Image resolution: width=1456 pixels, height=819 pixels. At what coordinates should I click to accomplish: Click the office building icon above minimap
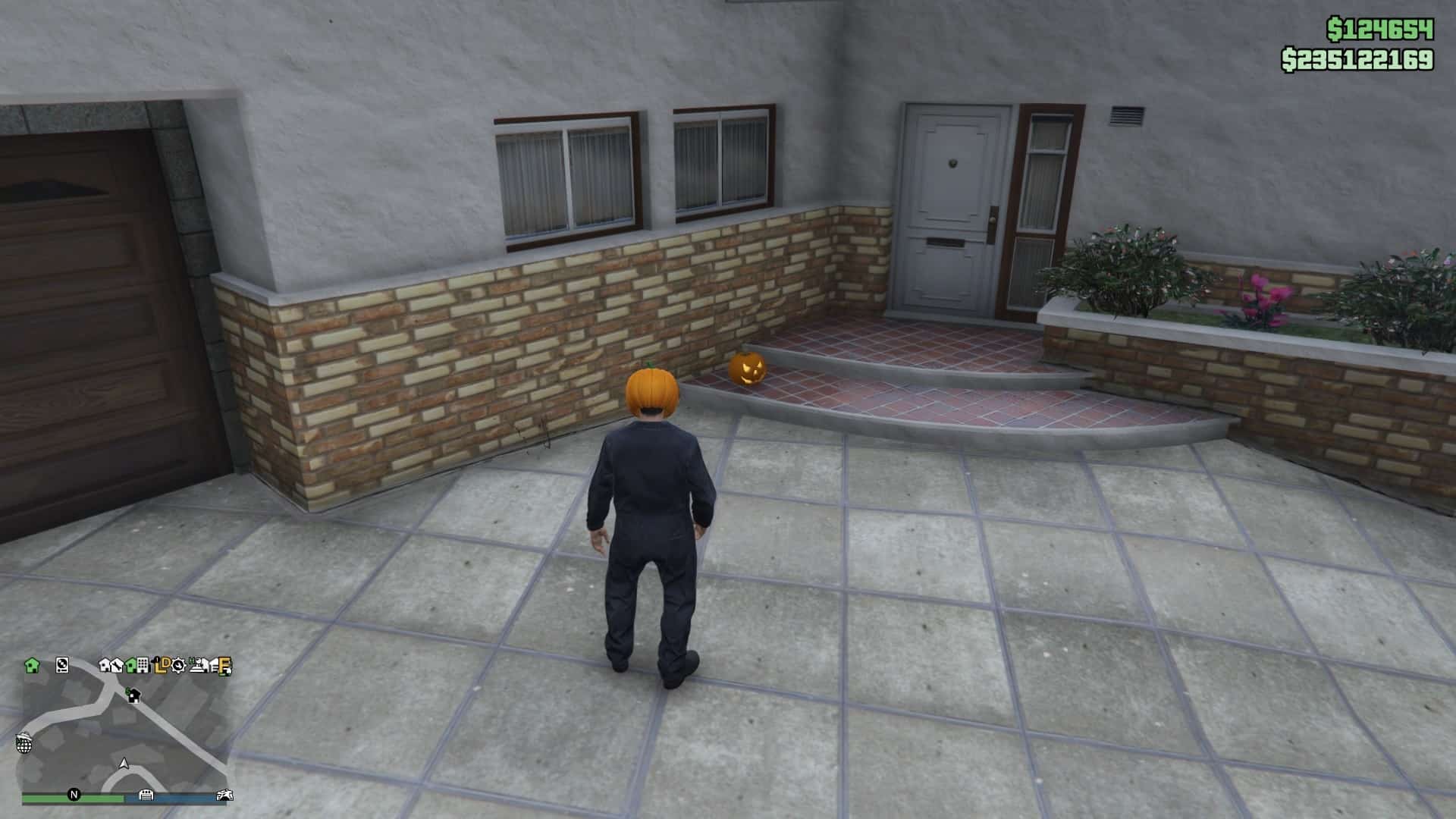tap(143, 666)
